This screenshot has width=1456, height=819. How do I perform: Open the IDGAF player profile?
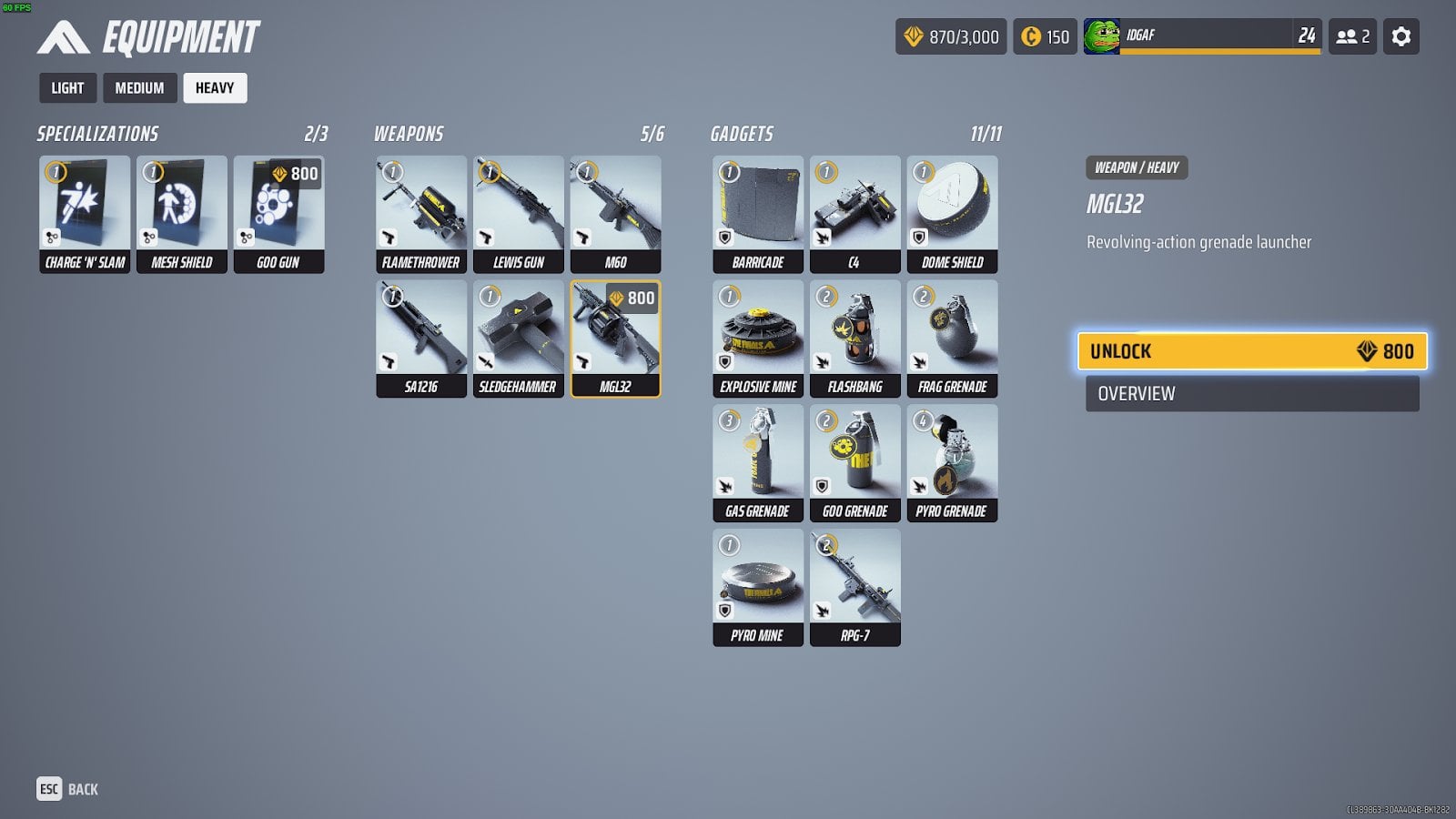[1201, 36]
